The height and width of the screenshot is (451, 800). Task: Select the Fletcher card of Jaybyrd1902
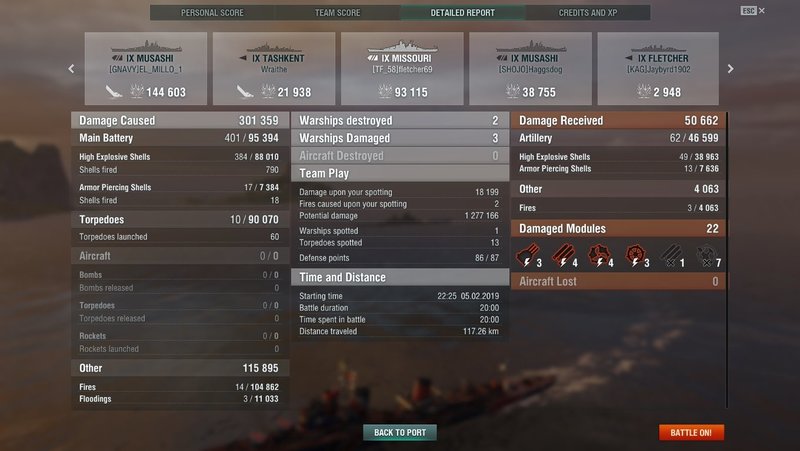pos(658,69)
